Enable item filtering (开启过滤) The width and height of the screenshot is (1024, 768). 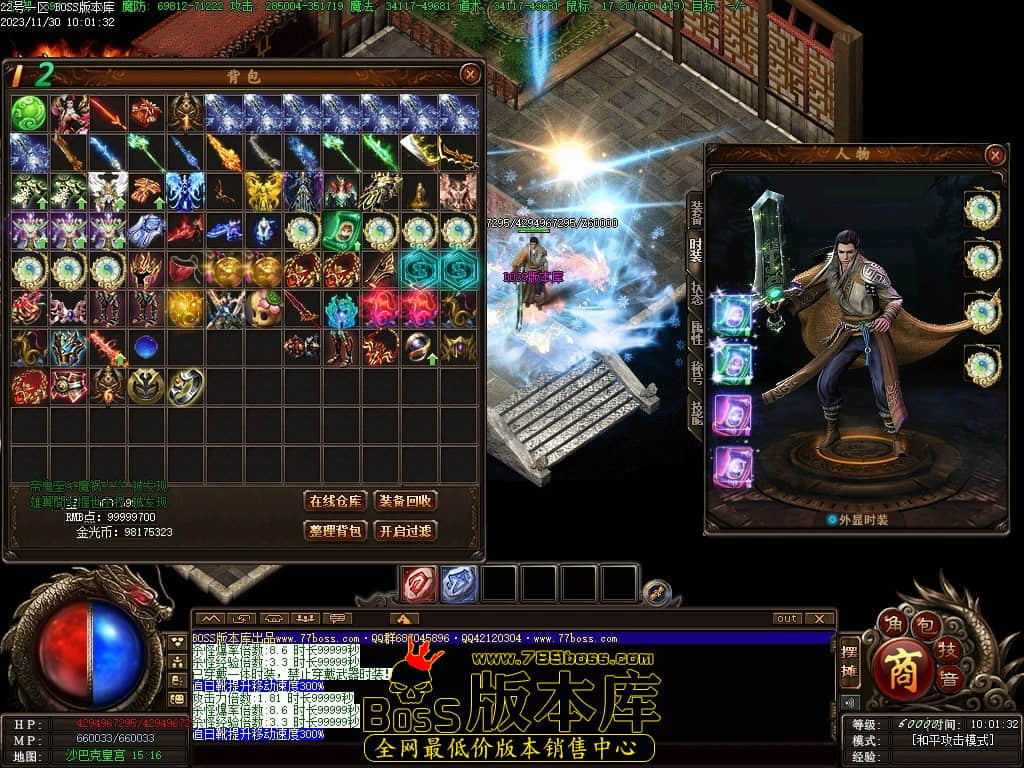click(x=405, y=531)
